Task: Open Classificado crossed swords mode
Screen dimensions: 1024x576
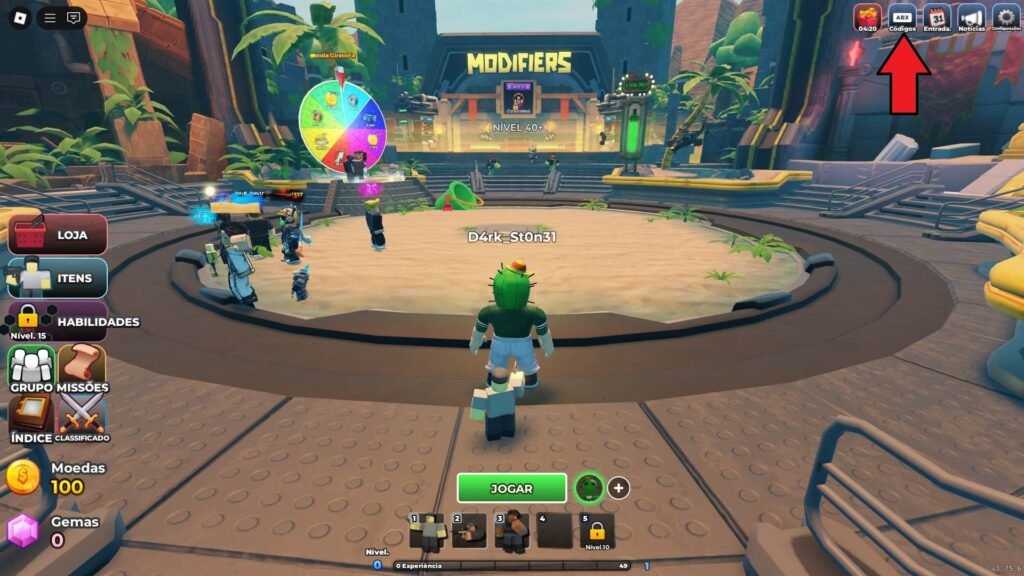Action: (x=82, y=416)
